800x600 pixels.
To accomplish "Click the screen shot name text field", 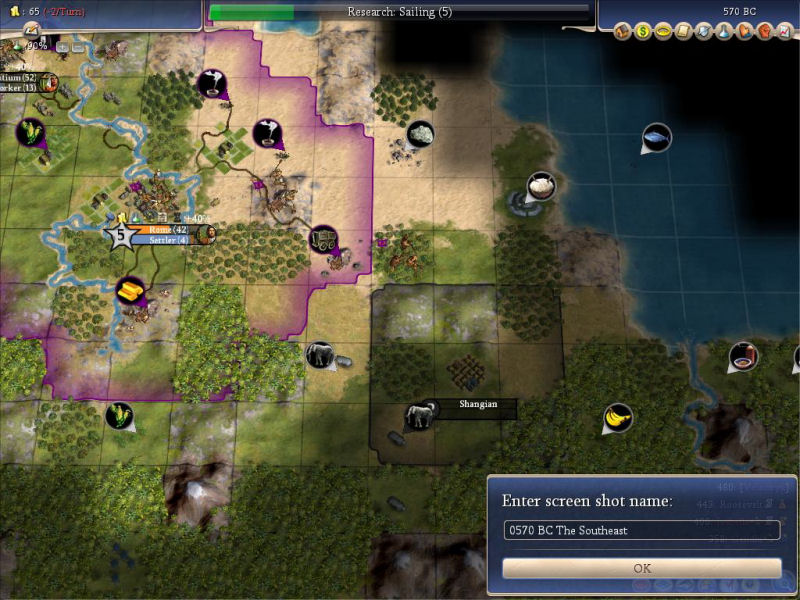I will pyautogui.click(x=642, y=530).
